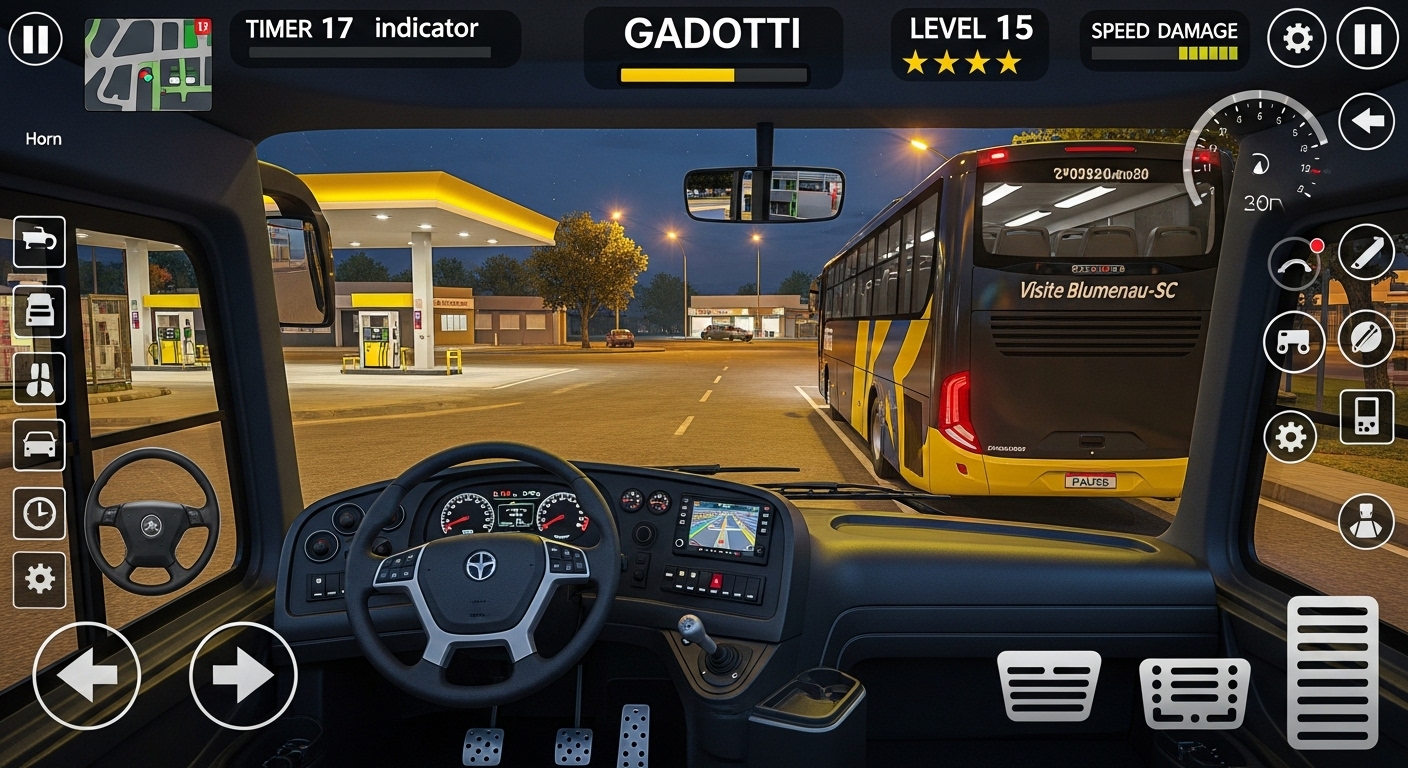This screenshot has width=1408, height=768.
Task: Click the wrench repair icon on right side
Action: [x=1365, y=253]
